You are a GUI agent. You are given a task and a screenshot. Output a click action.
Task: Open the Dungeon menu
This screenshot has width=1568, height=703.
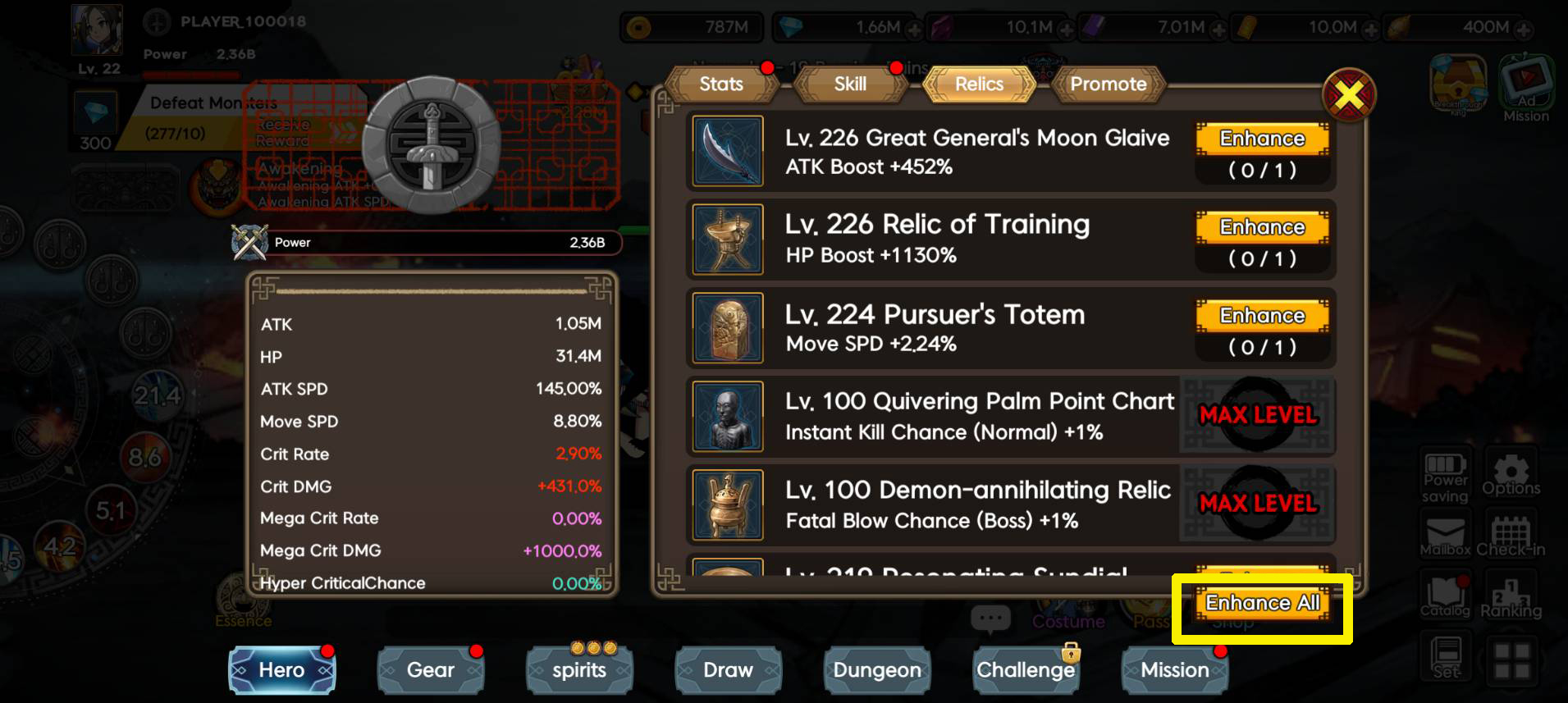(x=876, y=669)
